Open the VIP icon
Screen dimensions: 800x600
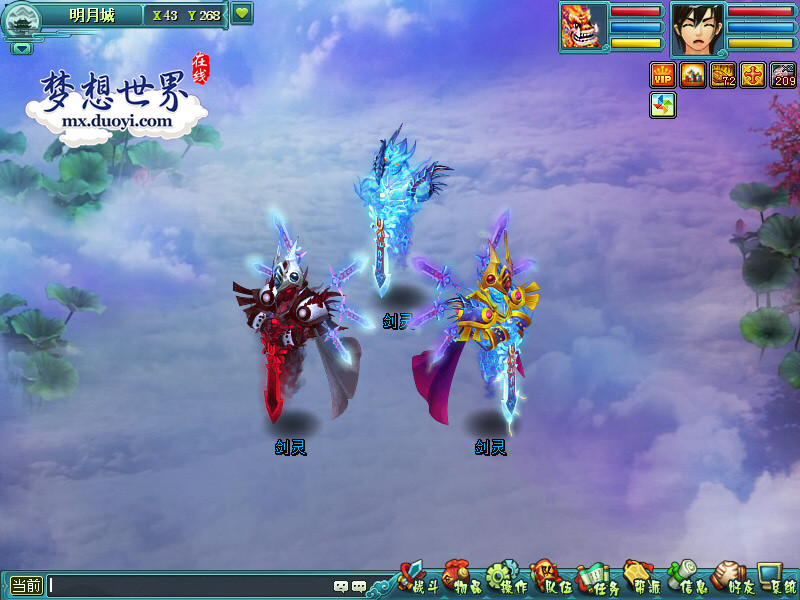point(663,75)
